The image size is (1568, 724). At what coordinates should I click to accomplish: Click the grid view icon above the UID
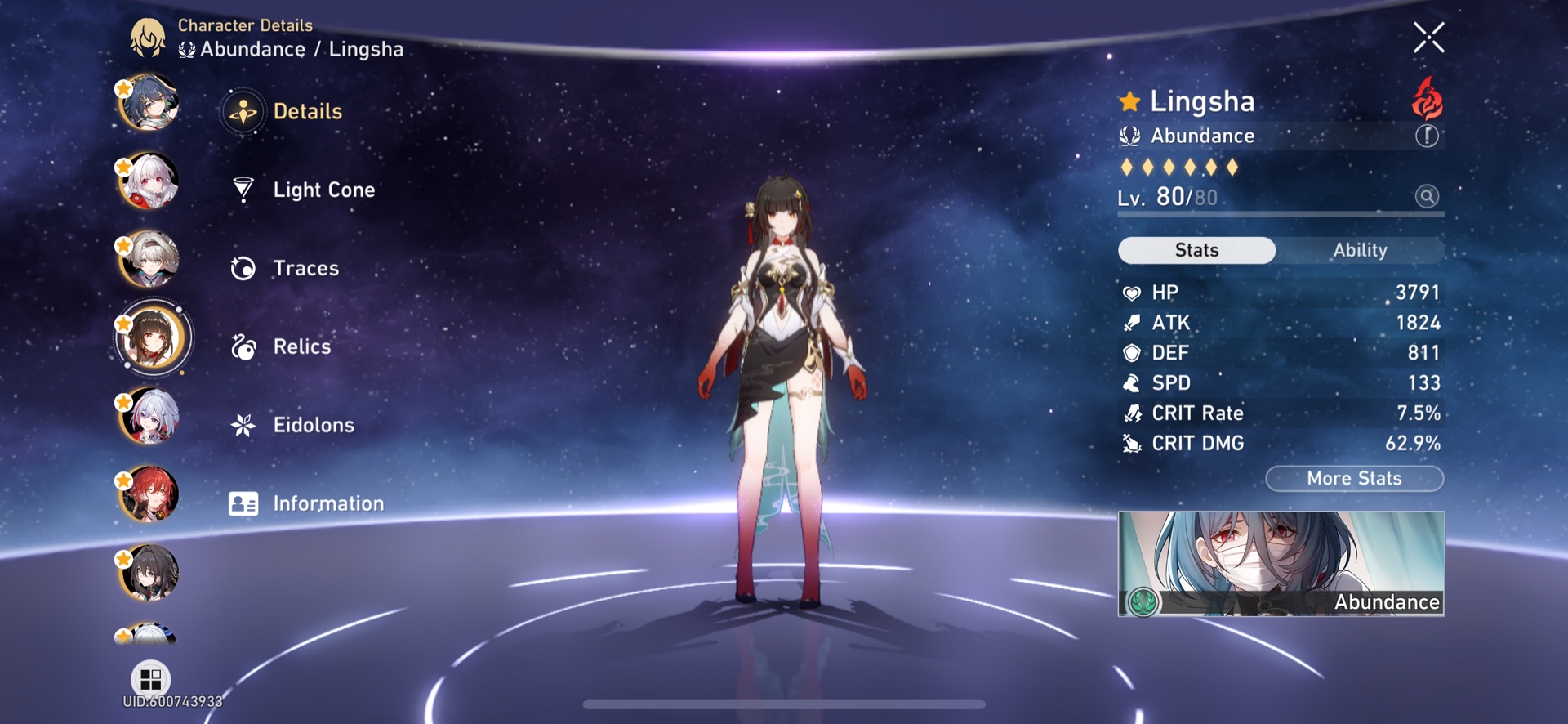(149, 679)
